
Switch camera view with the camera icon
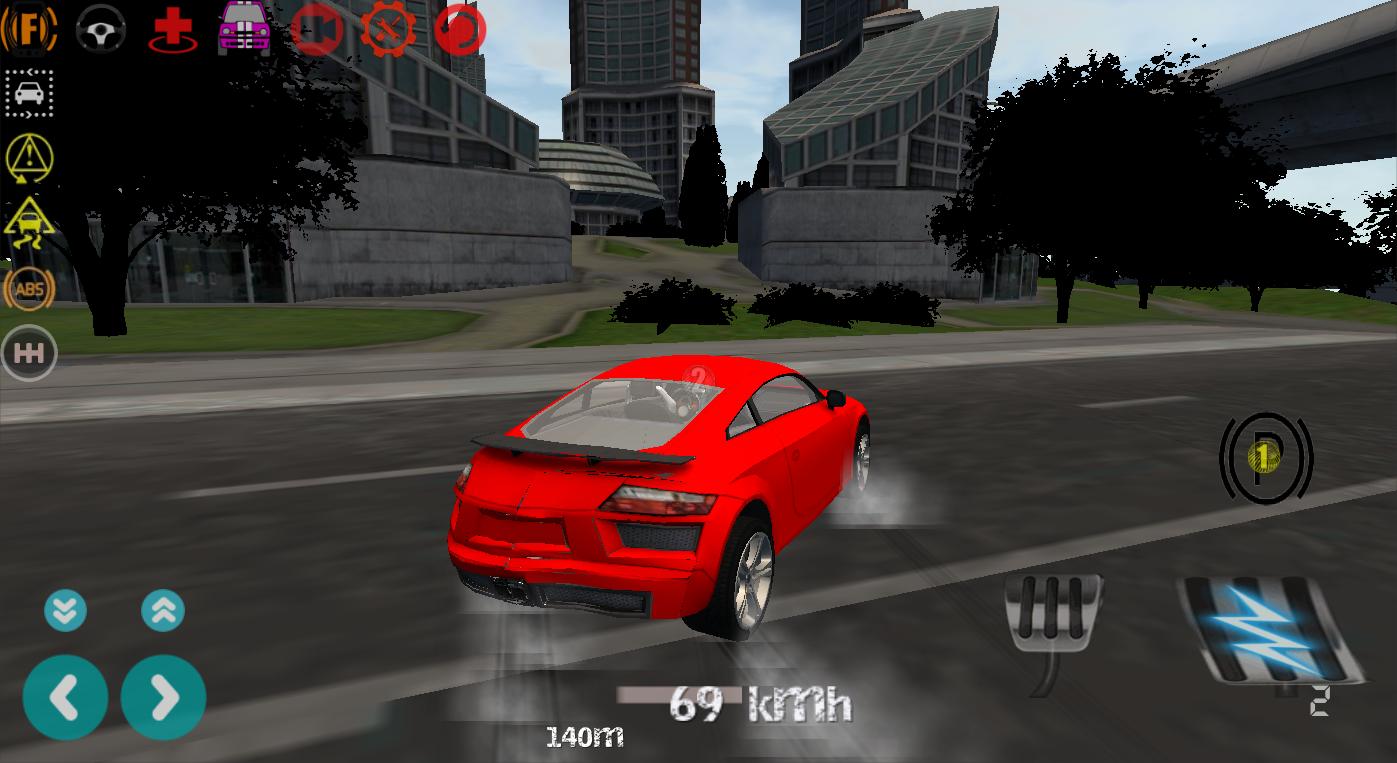click(x=316, y=29)
